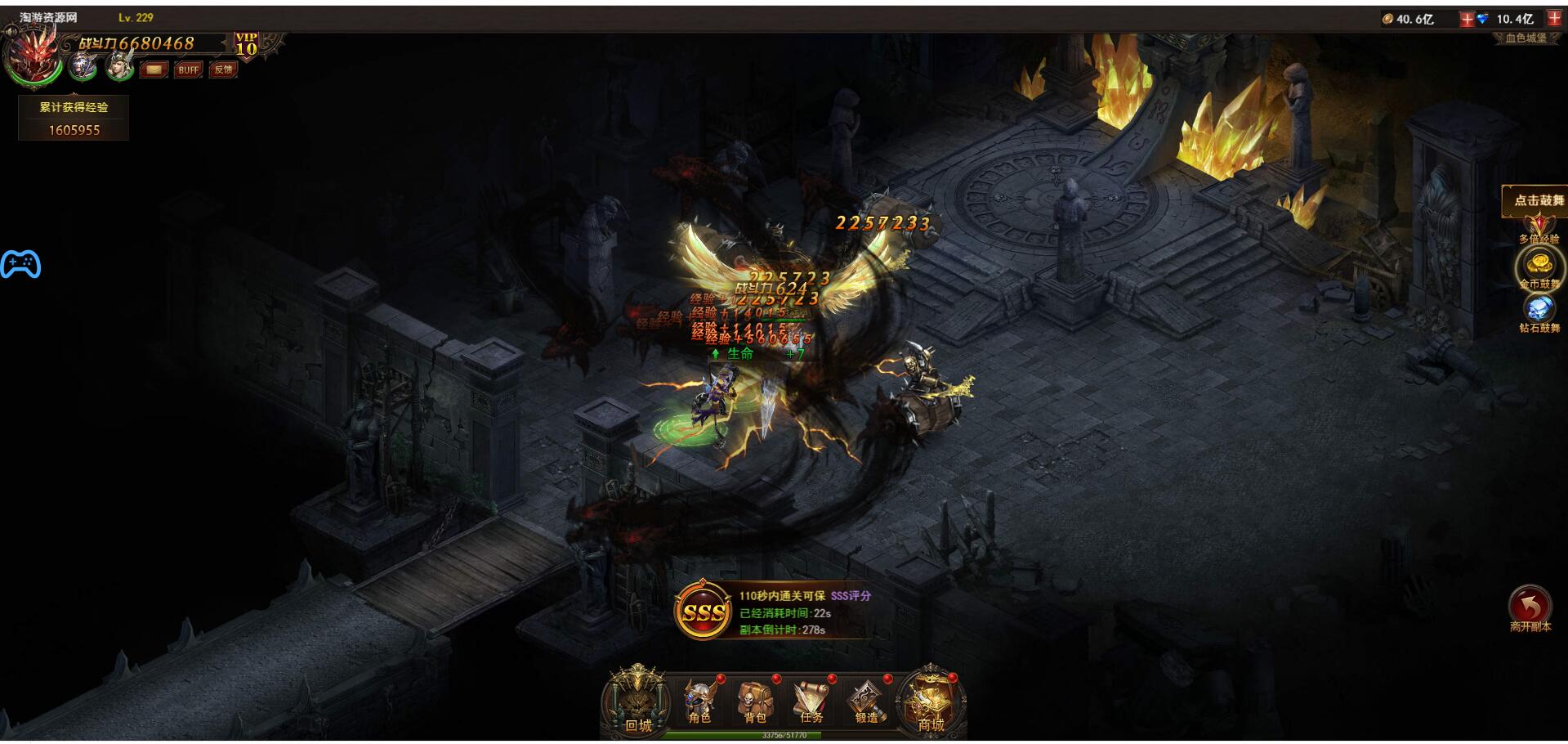Screen dimensions: 1568x744
Task: Open the 锻造 forging hammer menu
Action: click(866, 702)
